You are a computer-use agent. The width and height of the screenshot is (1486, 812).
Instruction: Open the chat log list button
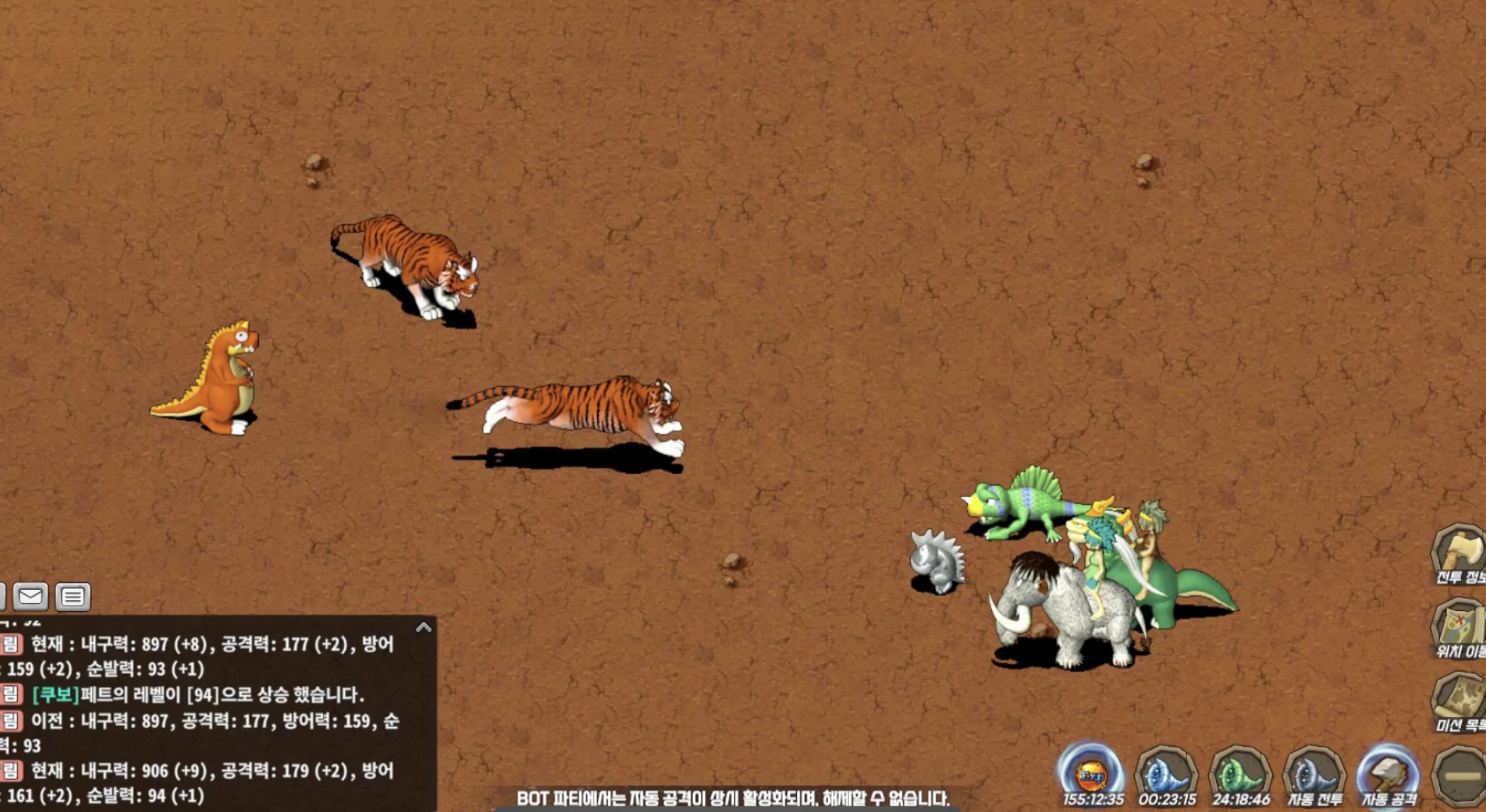pos(72,597)
